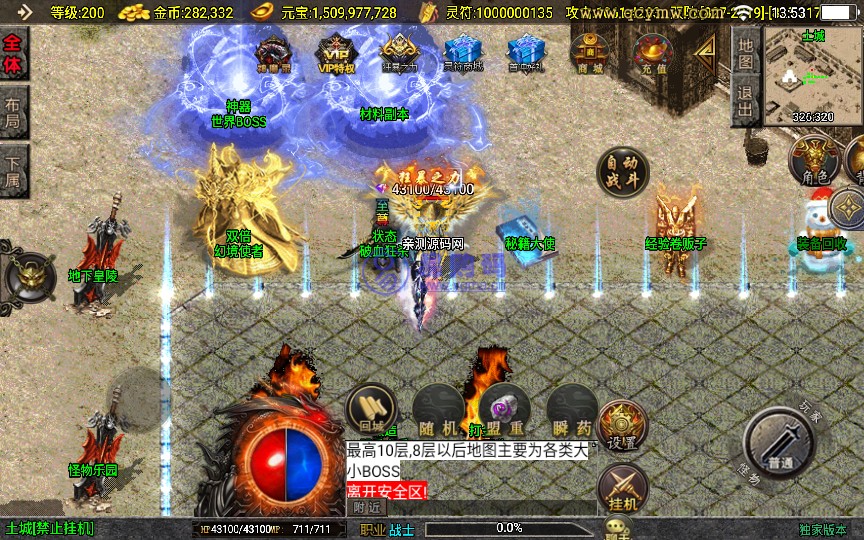
Task: Select the 附近 chat channel tab
Action: point(367,507)
